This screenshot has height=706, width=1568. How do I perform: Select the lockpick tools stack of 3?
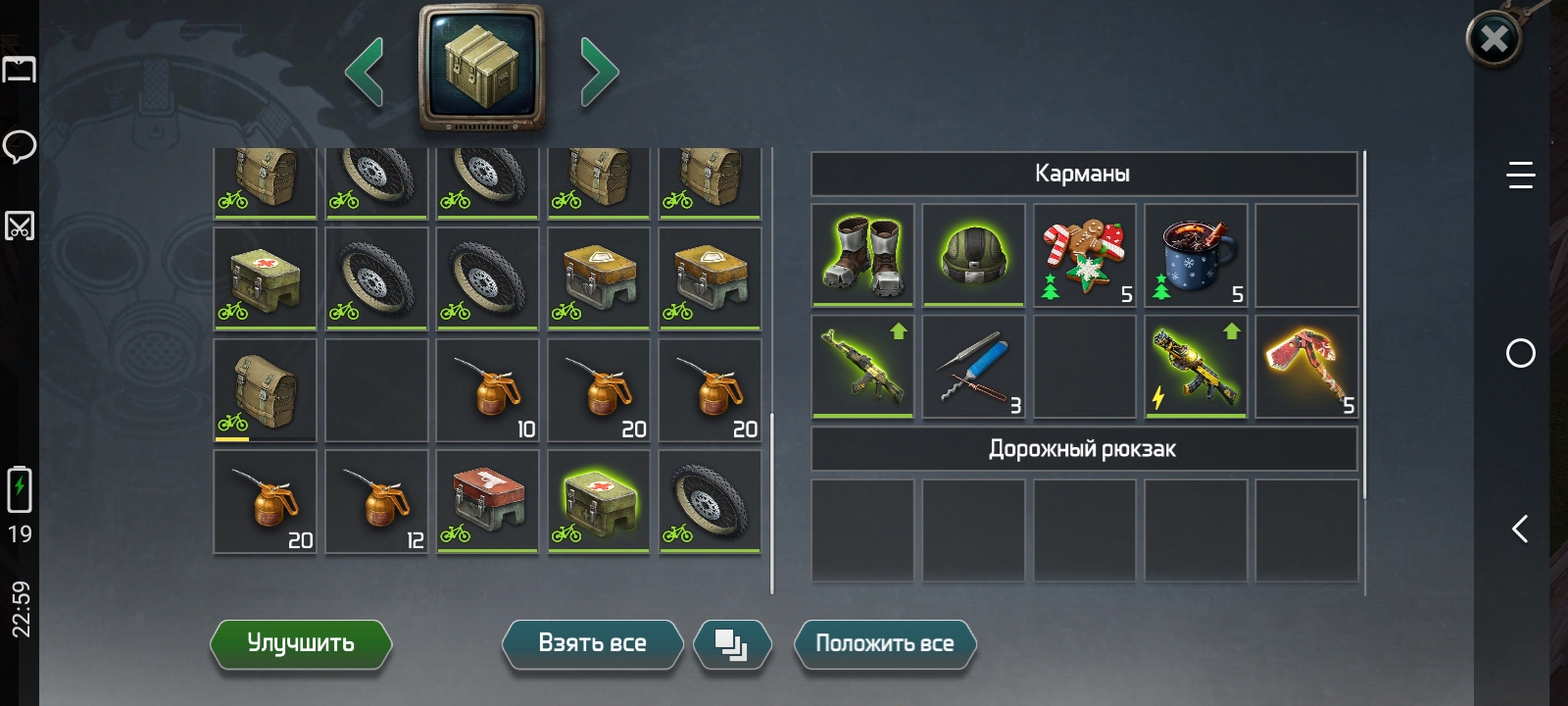(974, 367)
